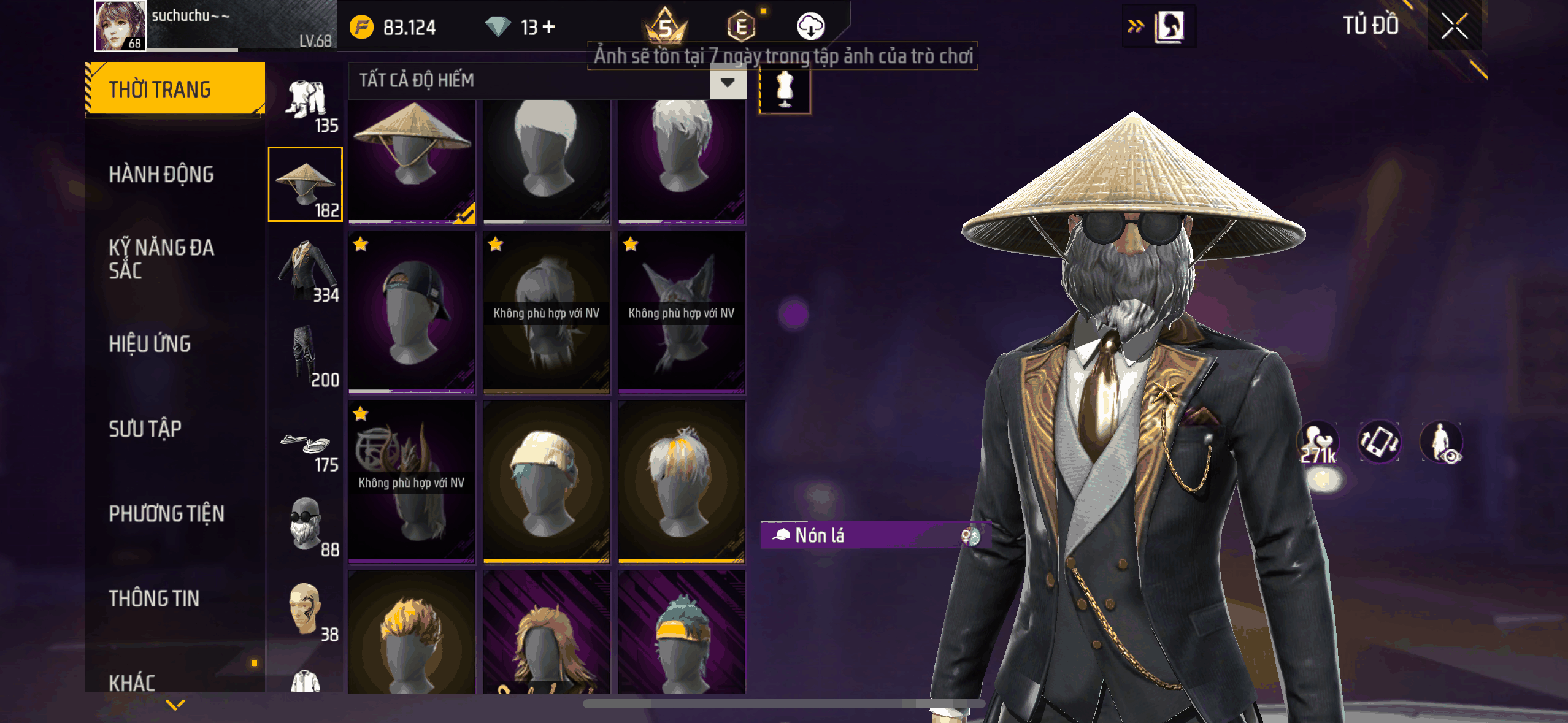Open the jacket tops subcategory
Viewport: 1568px width, 723px height.
tap(306, 270)
